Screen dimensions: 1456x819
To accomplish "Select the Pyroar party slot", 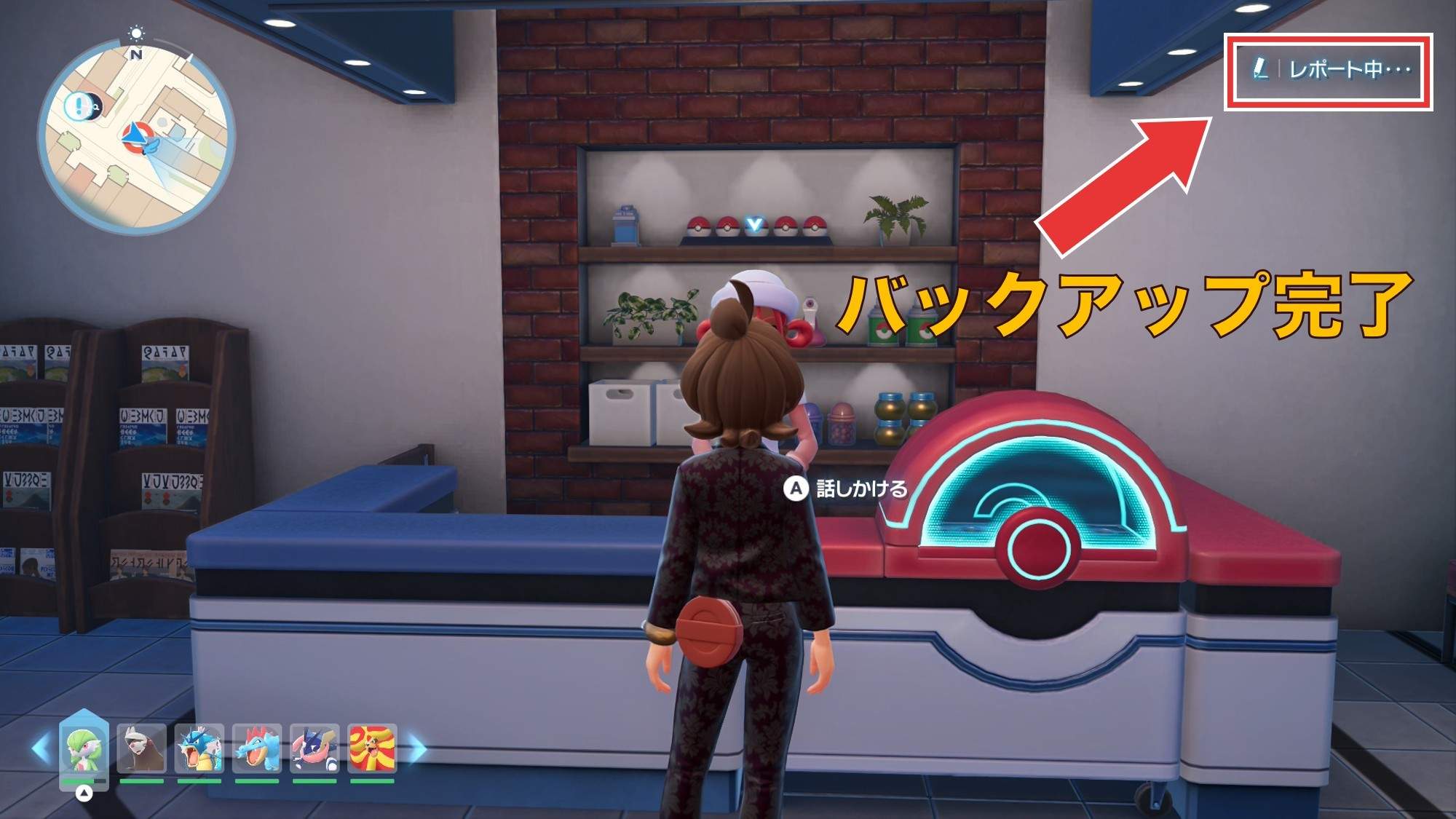I will pos(372,749).
